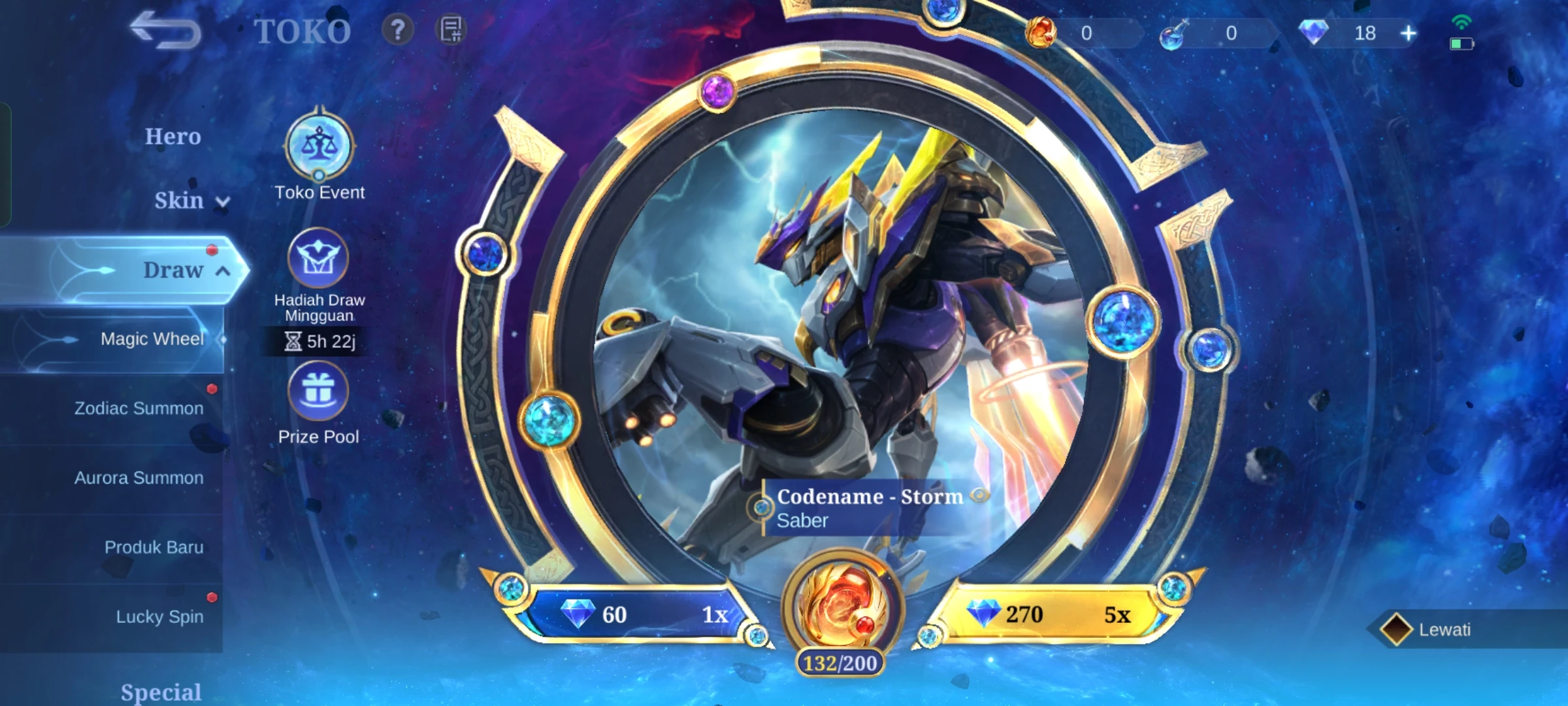Expand the Skin shop category
Screen dimensions: 1568x706
tap(189, 201)
